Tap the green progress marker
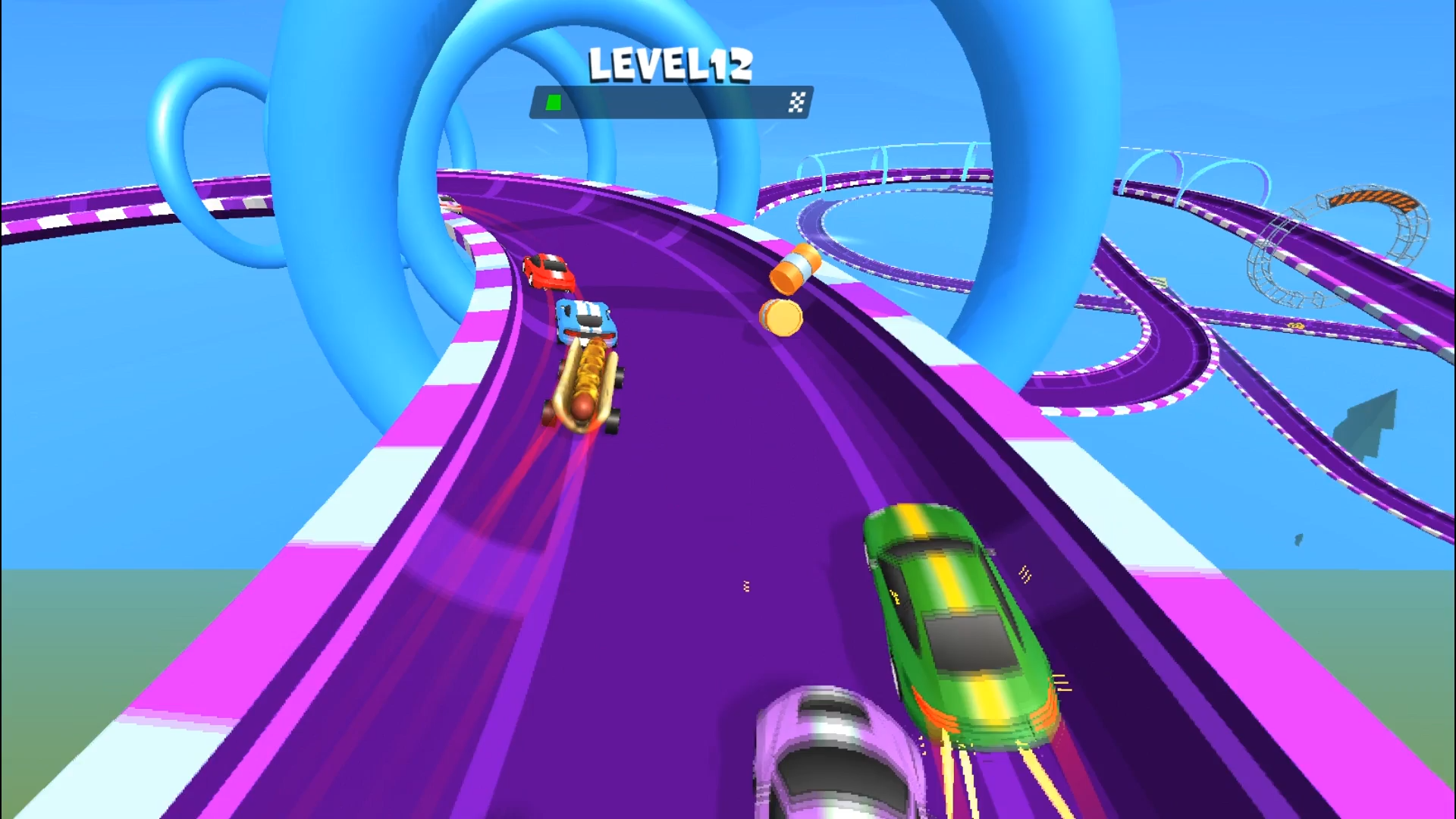Image resolution: width=1456 pixels, height=819 pixels. pyautogui.click(x=553, y=101)
